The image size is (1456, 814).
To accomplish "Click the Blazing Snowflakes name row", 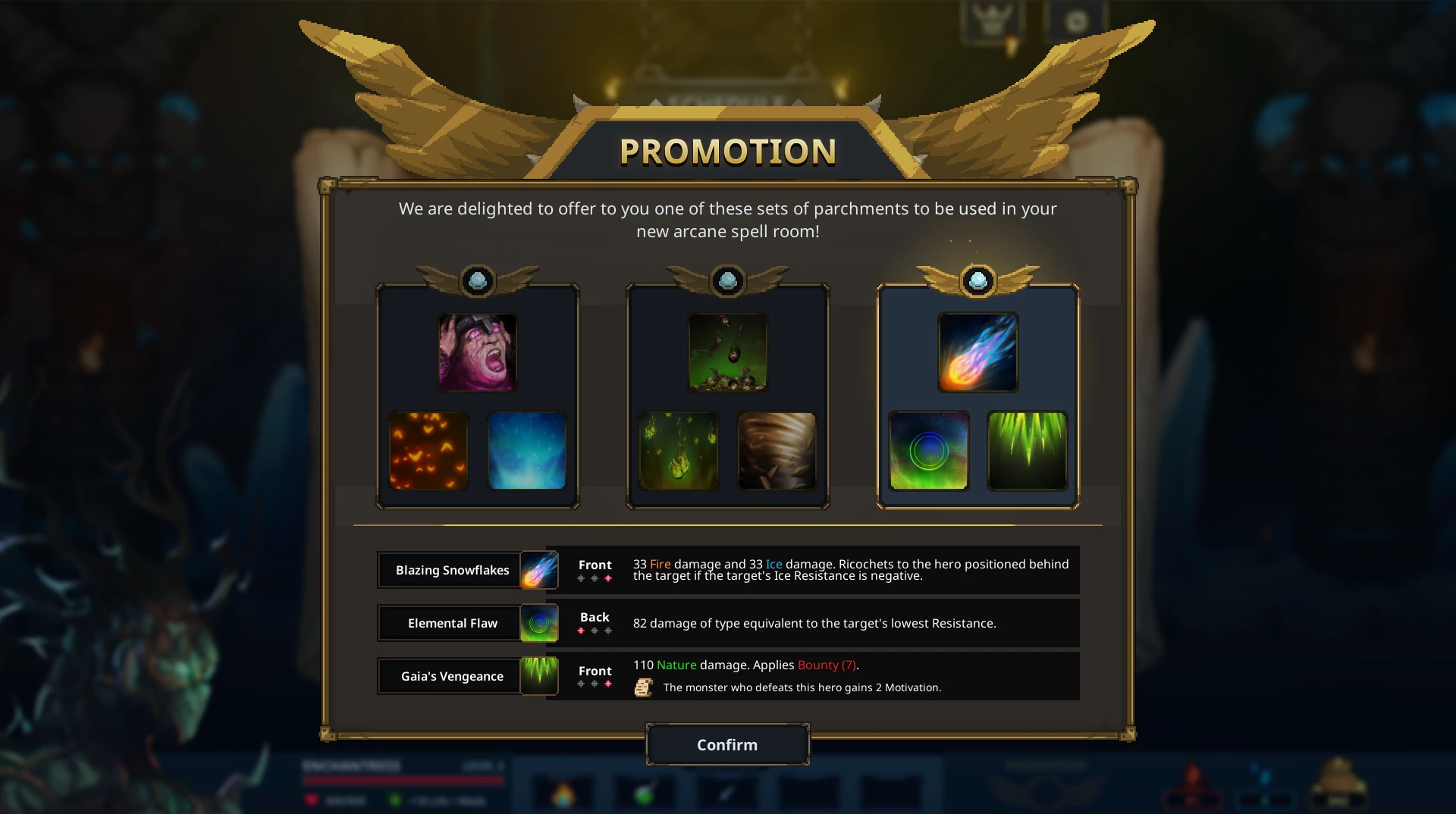I will tap(452, 570).
